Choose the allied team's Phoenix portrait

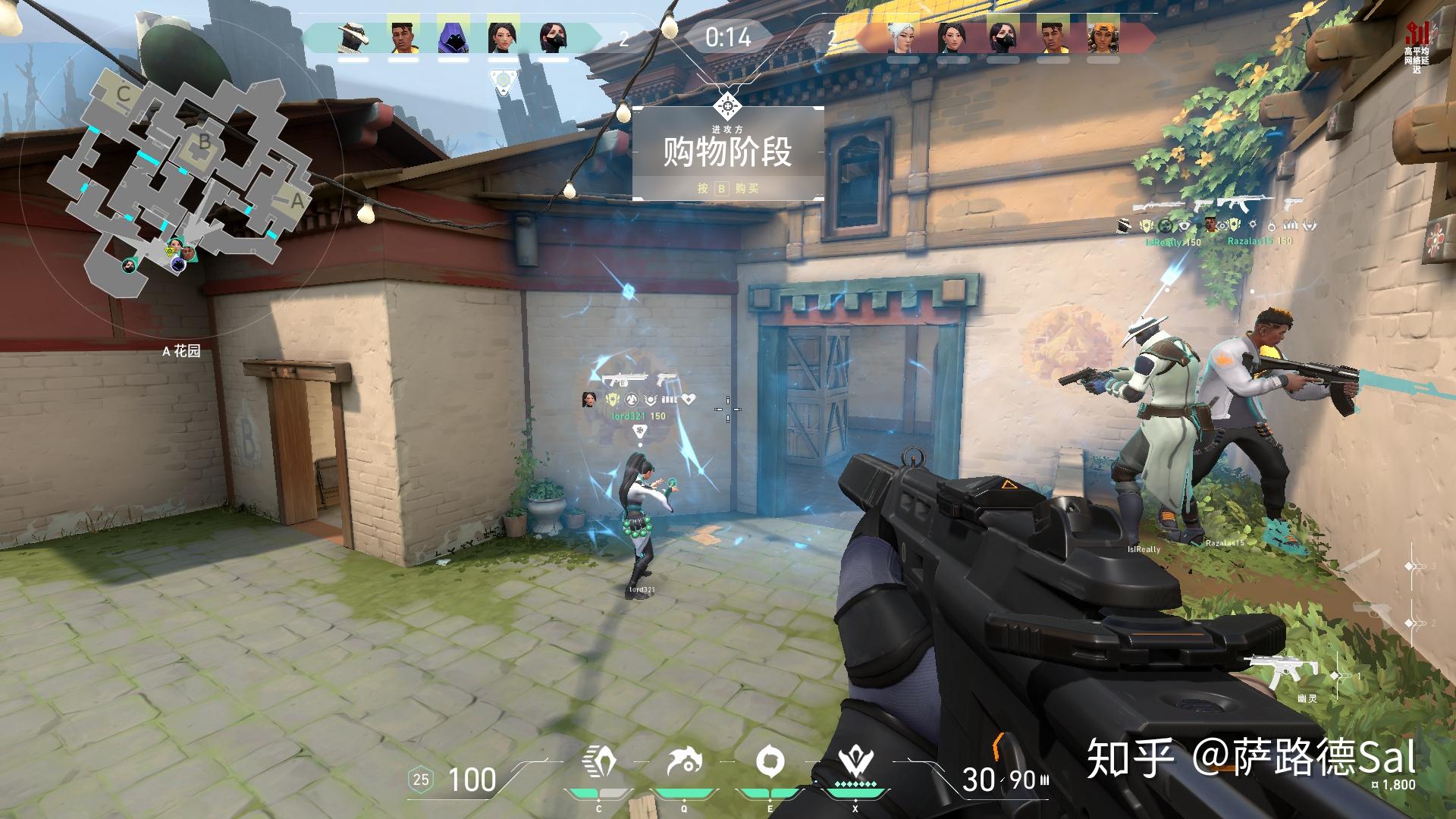pos(404,36)
